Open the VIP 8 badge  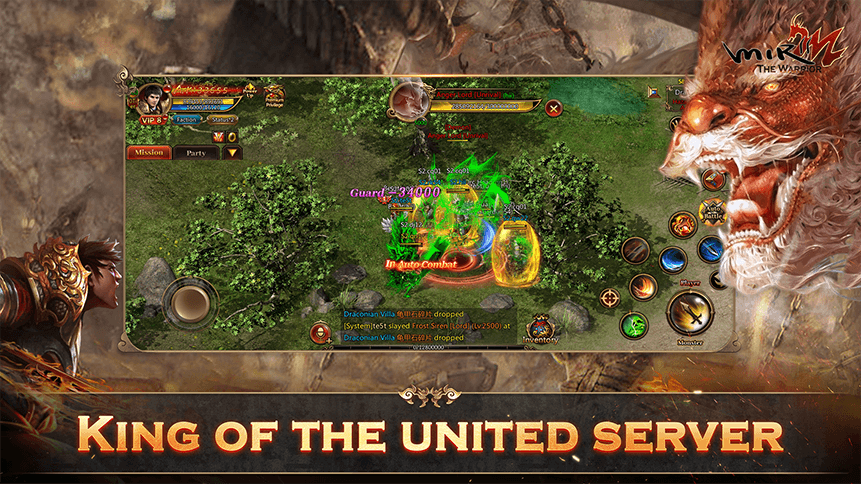152,119
